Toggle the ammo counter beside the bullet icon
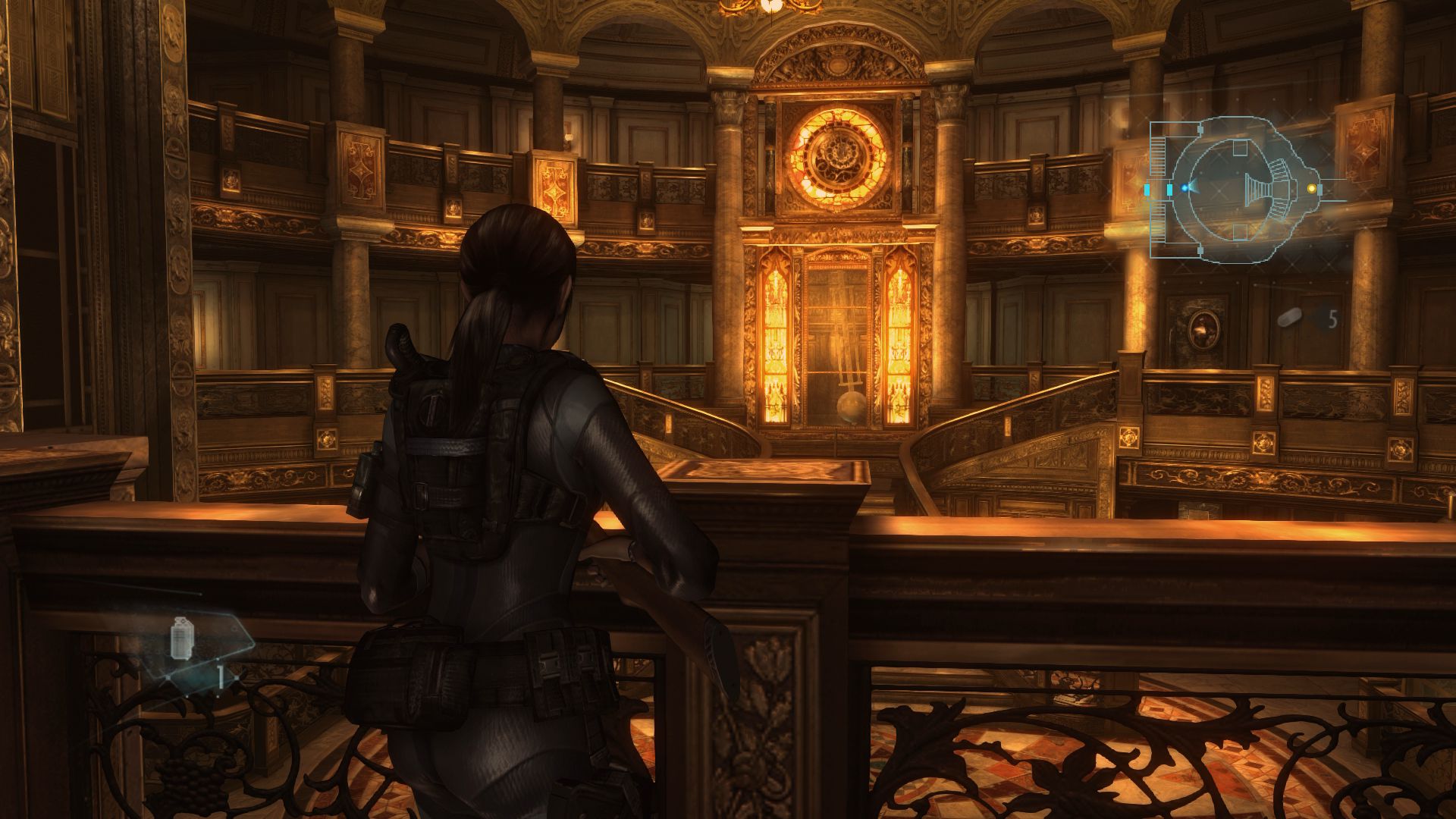Image resolution: width=1456 pixels, height=819 pixels. pyautogui.click(x=1334, y=318)
